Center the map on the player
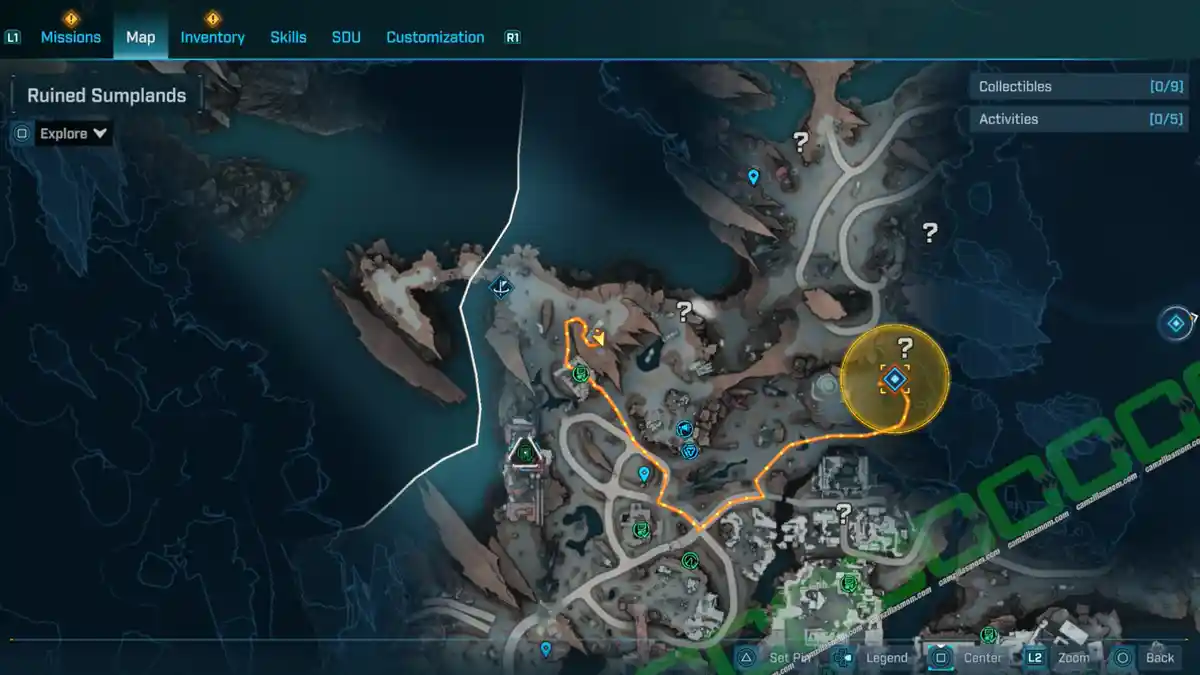 982,658
